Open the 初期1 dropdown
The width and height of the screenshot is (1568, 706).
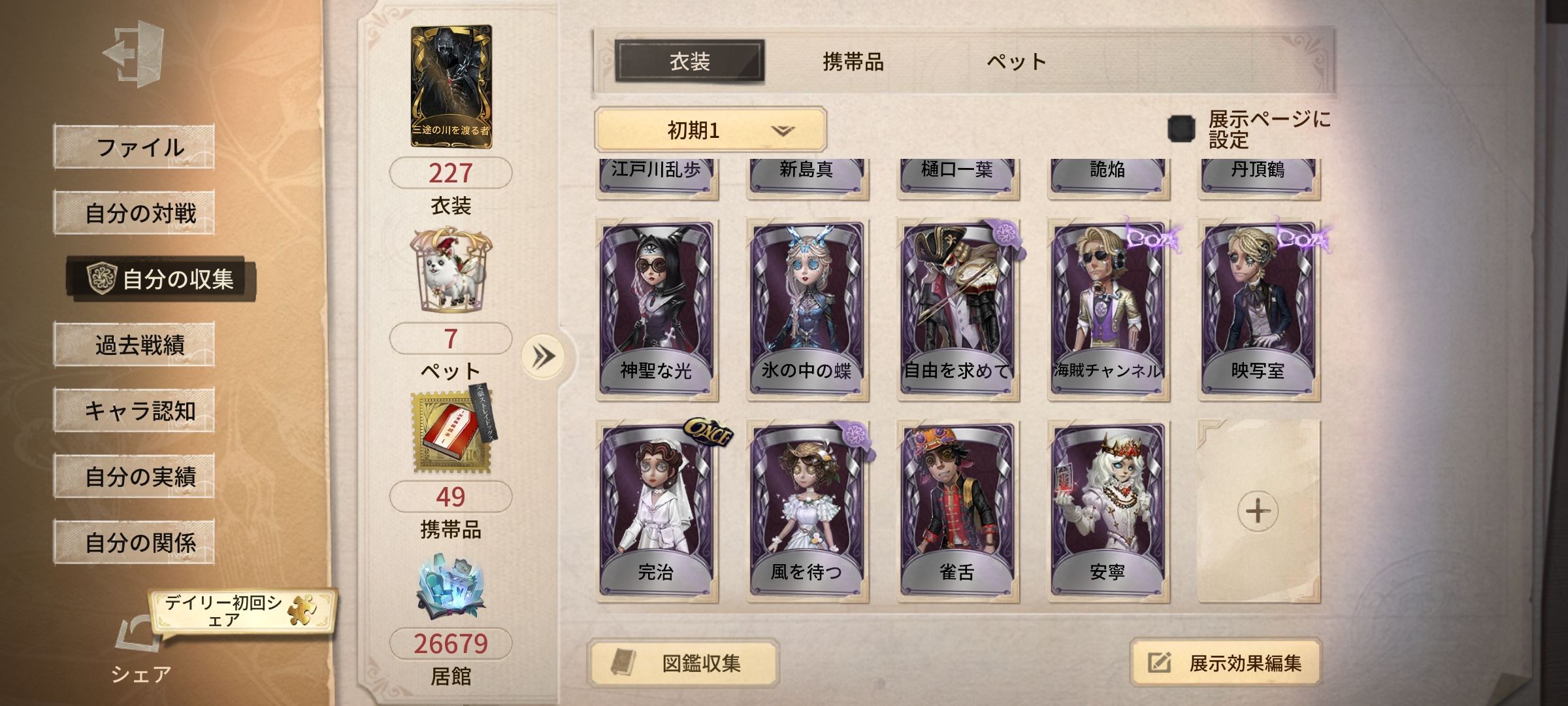click(x=710, y=130)
